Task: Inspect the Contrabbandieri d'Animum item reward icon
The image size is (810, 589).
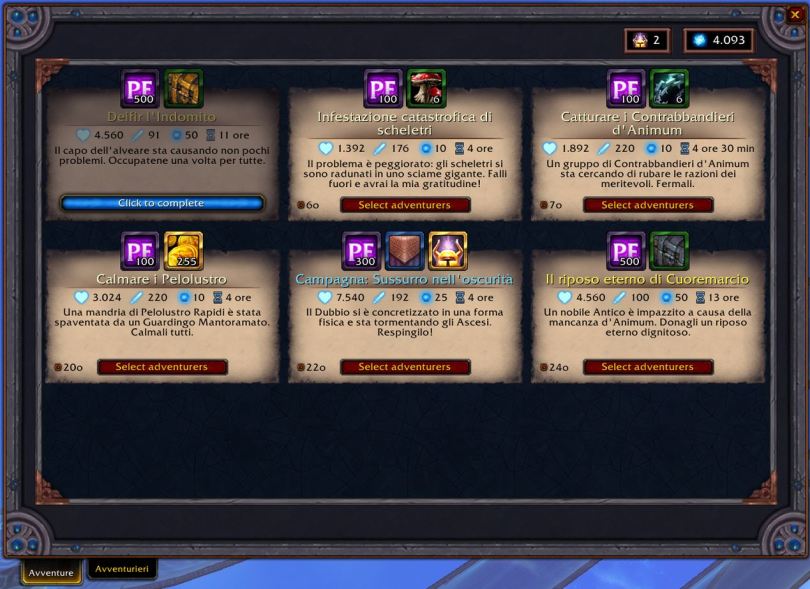Action: (x=670, y=88)
